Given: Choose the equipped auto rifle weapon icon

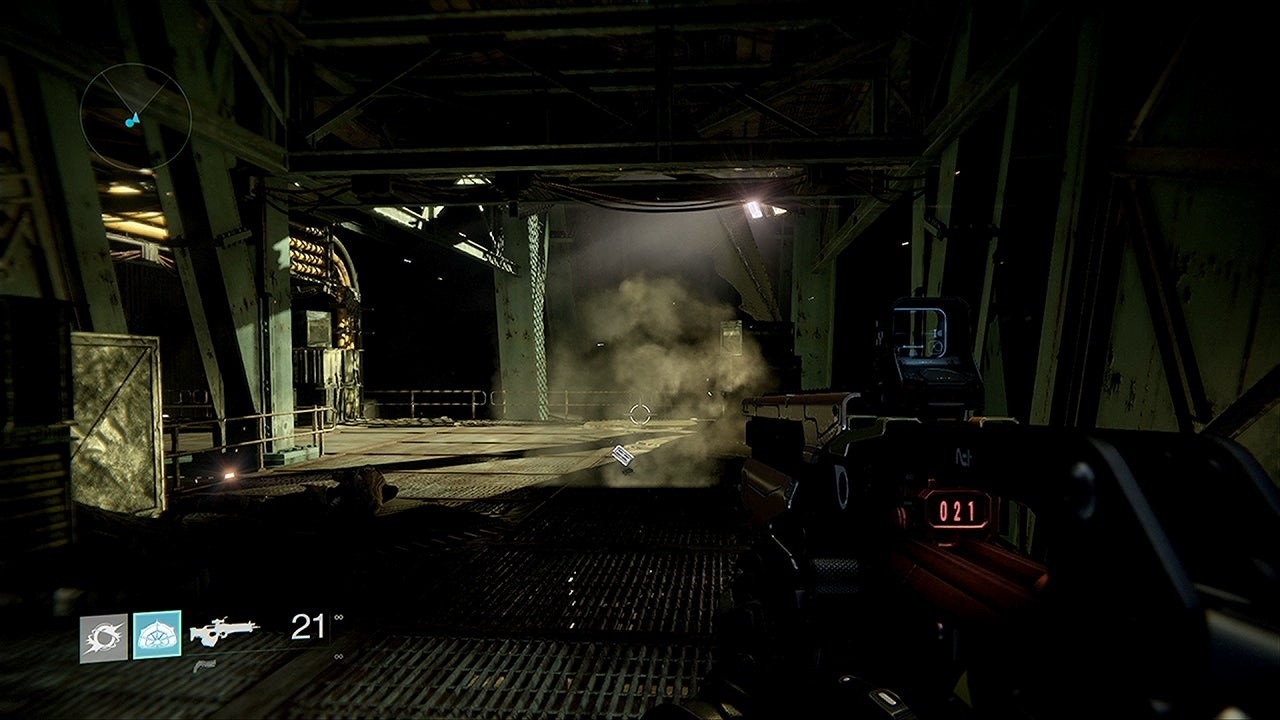Looking at the screenshot, I should pos(225,630).
